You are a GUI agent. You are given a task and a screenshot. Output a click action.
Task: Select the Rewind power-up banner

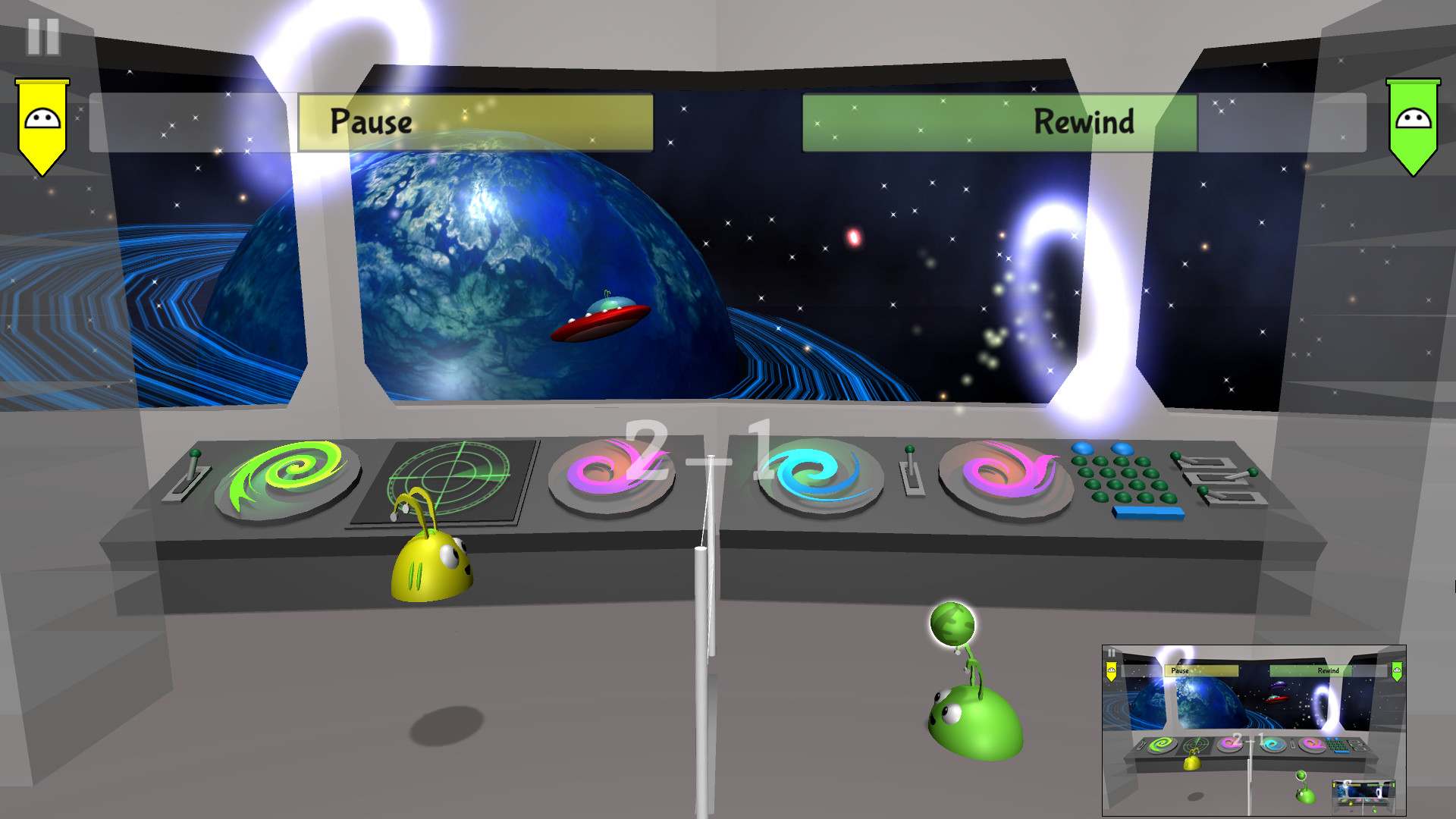(x=998, y=122)
